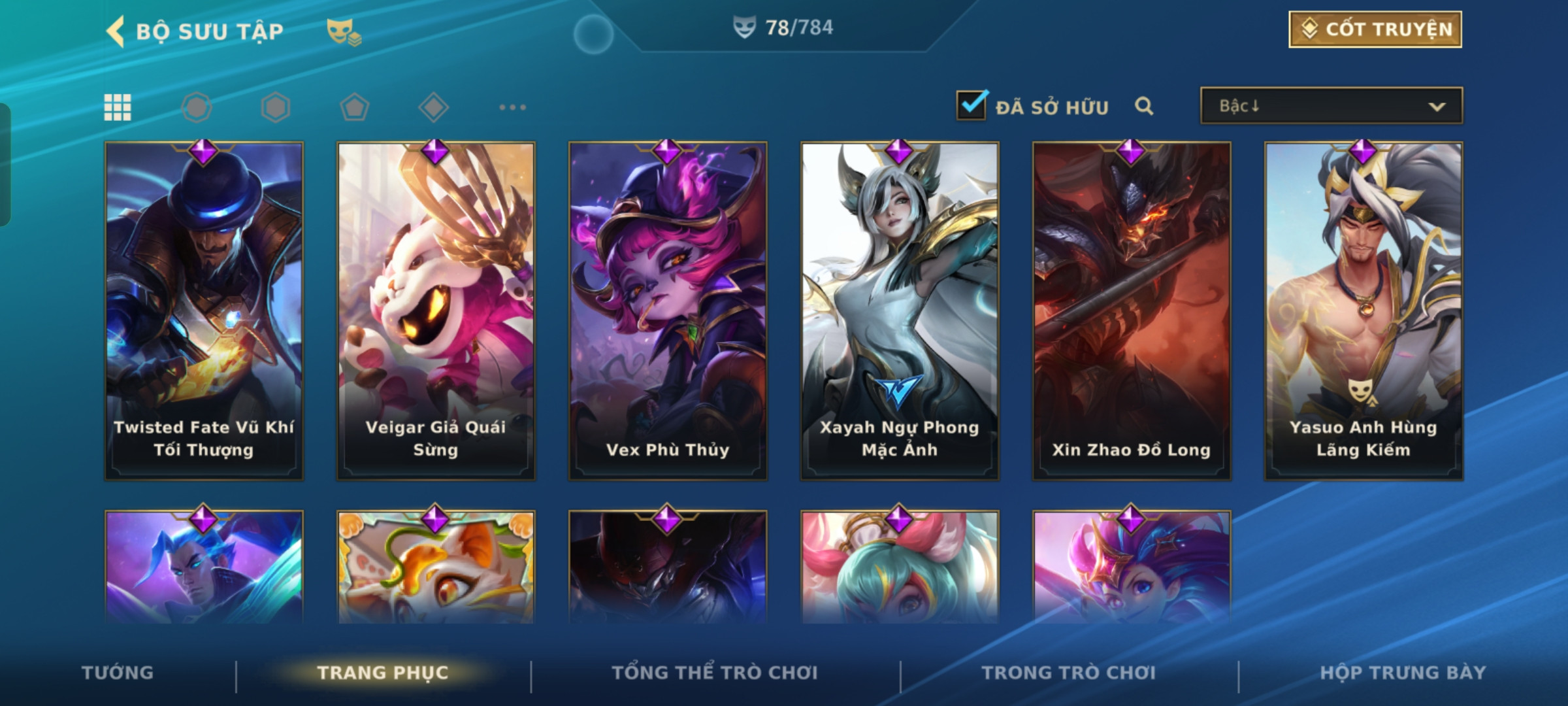Show more filters via three dots
This screenshot has width=1568, height=706.
point(512,107)
